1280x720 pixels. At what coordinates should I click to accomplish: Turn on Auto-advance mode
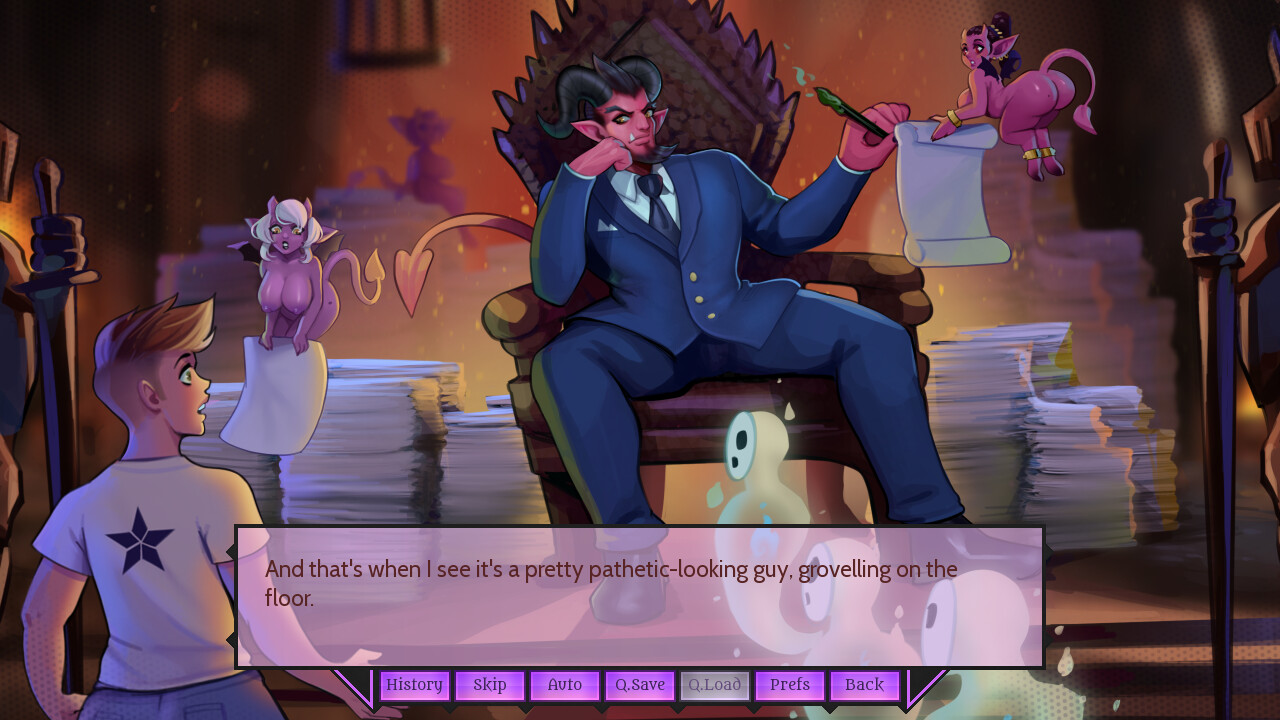(564, 685)
